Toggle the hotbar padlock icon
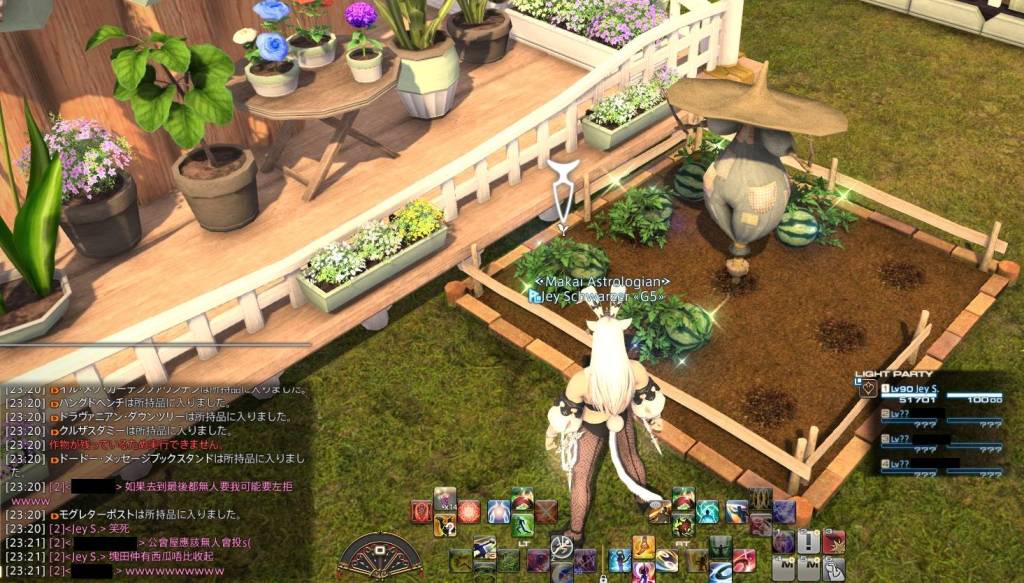 [603, 578]
